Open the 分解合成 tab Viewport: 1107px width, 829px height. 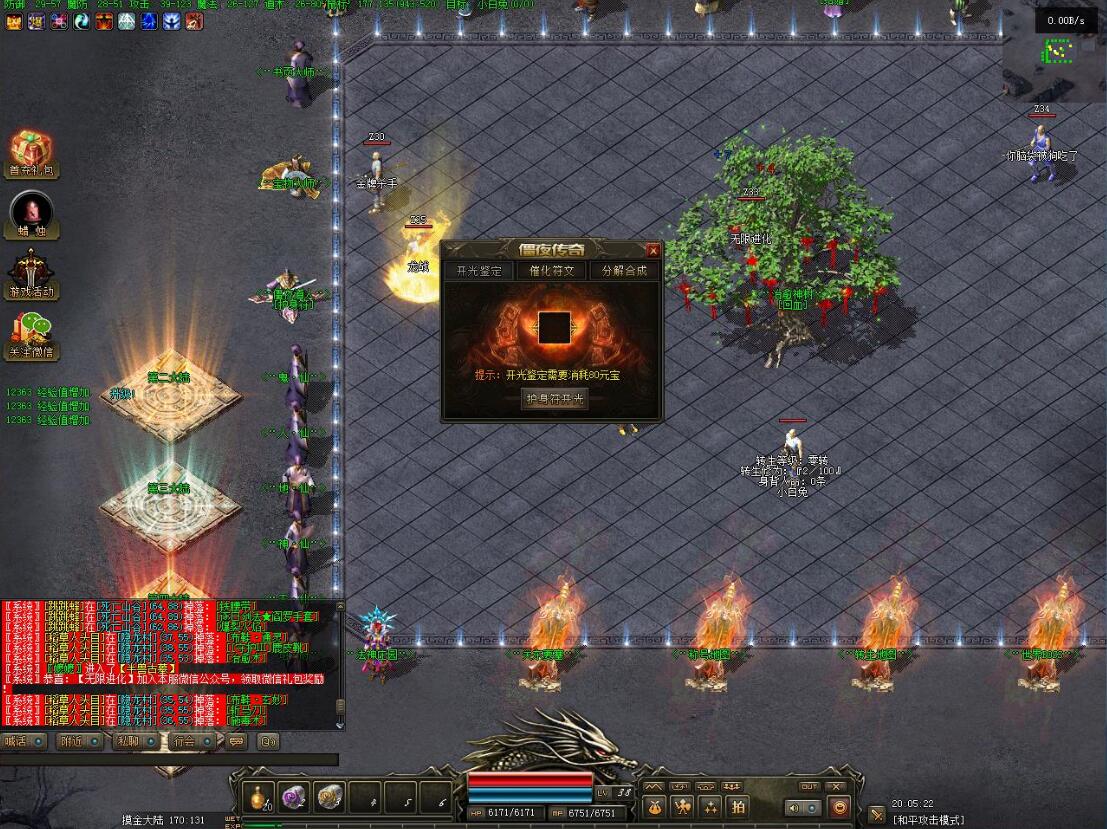pyautogui.click(x=623, y=270)
